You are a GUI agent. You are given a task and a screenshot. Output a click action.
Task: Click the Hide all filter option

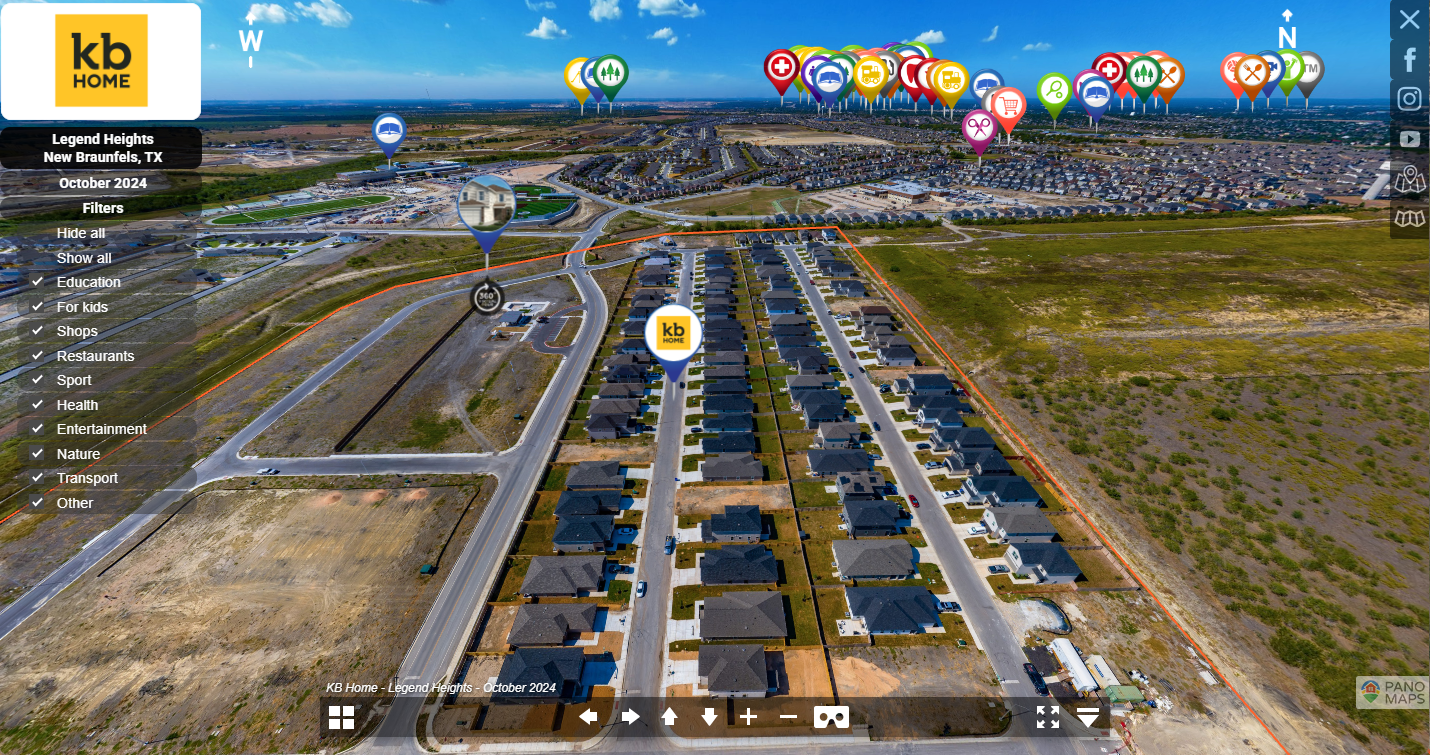click(81, 233)
